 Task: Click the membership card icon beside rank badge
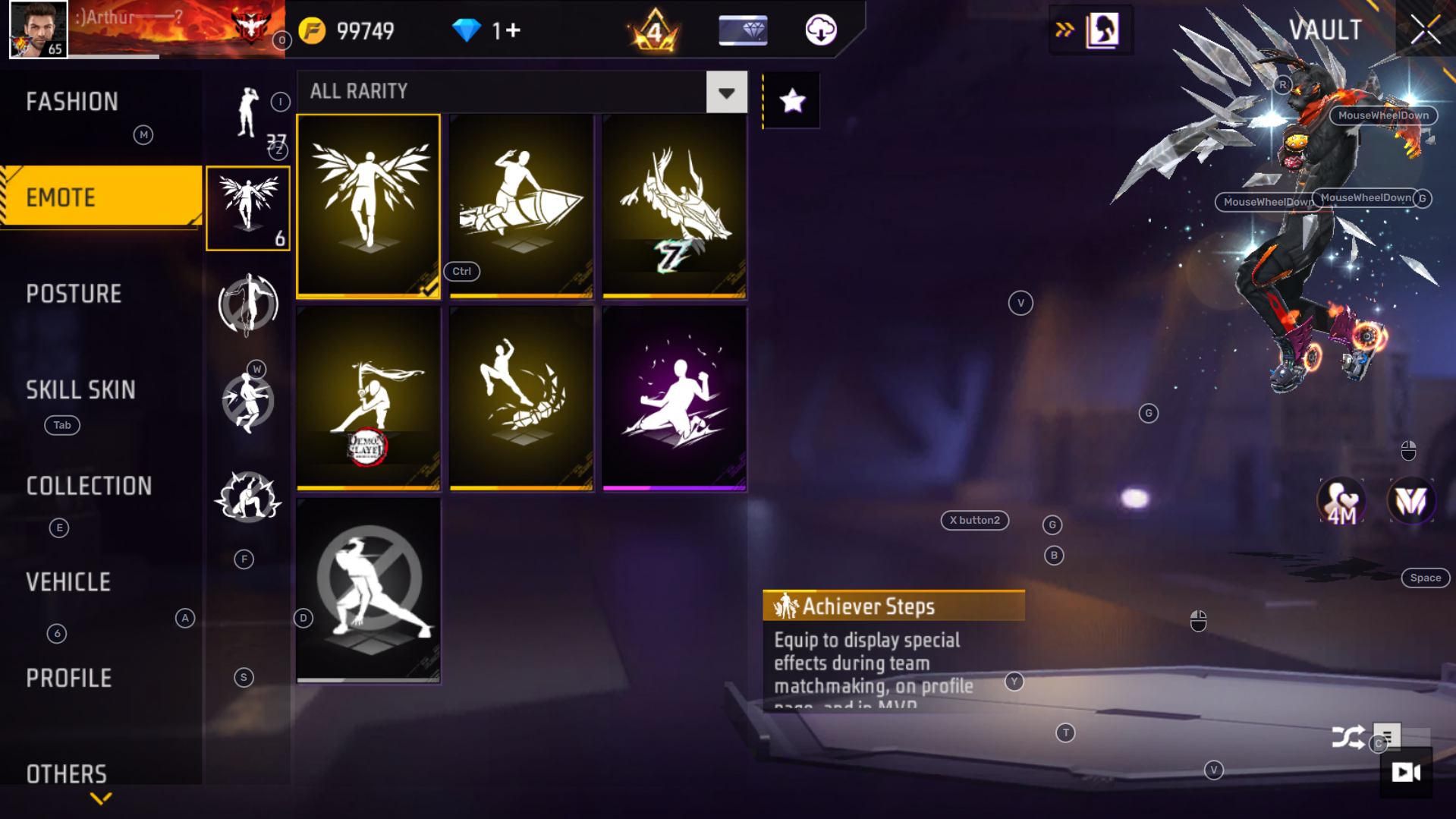[742, 30]
